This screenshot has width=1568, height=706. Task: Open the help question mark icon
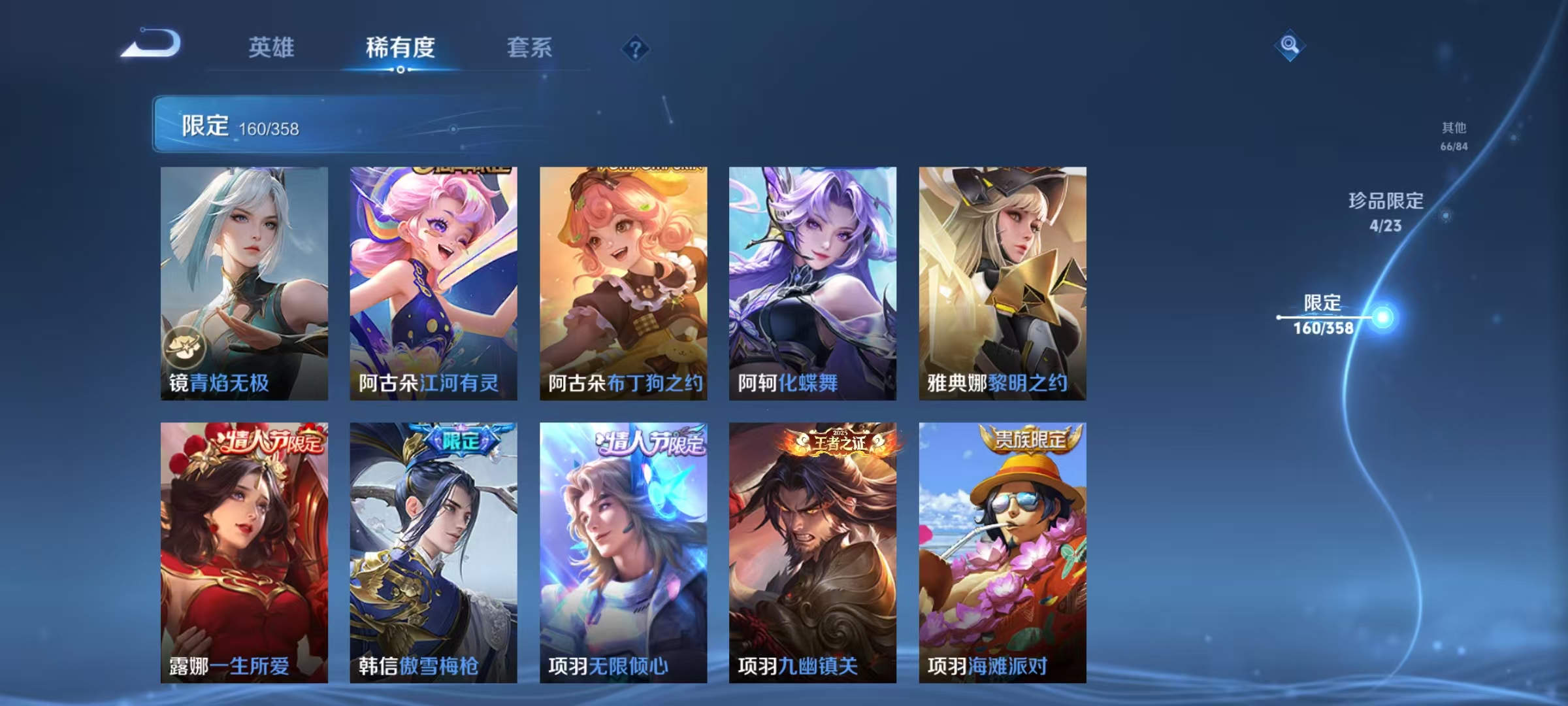(637, 49)
